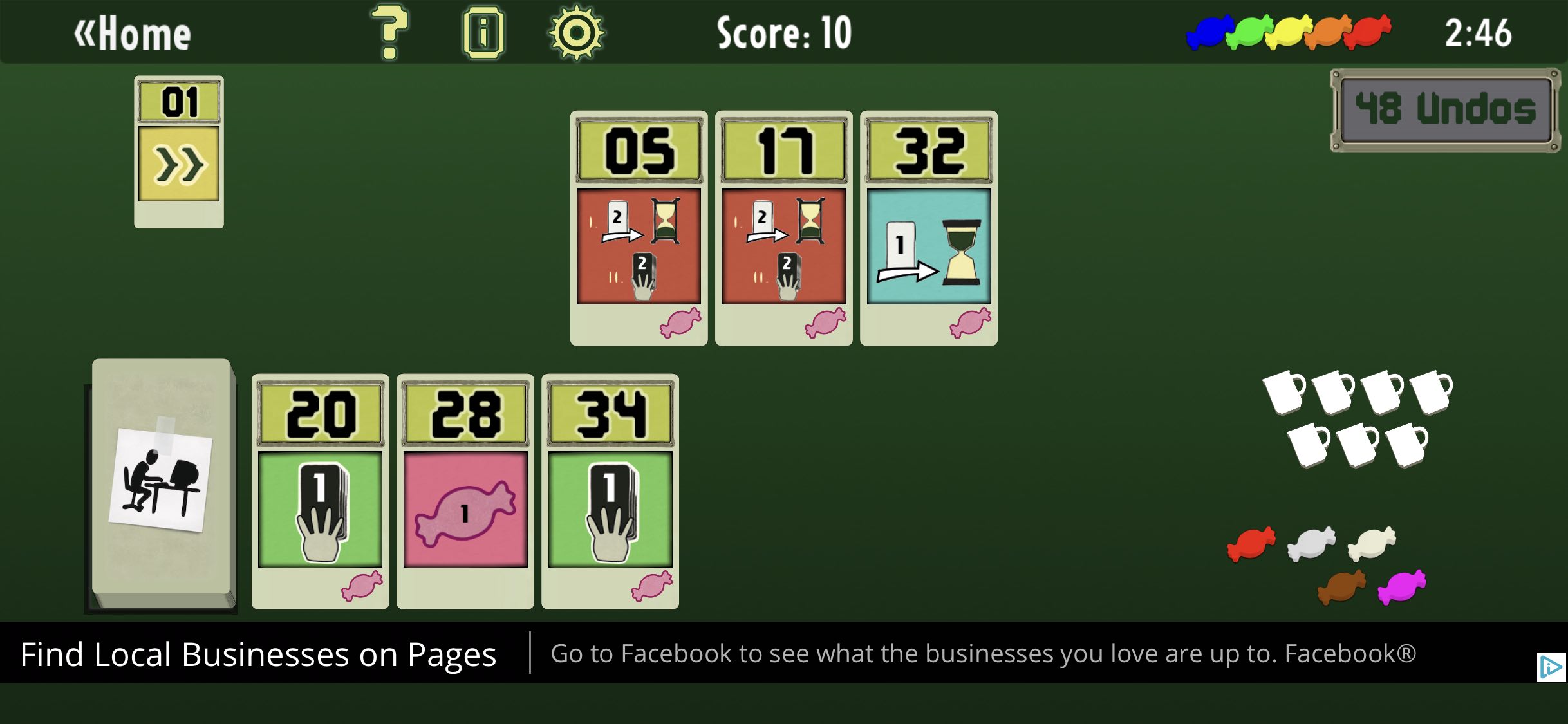Screen dimensions: 1568x724
Task: Open help with the question mark icon
Action: click(x=389, y=32)
